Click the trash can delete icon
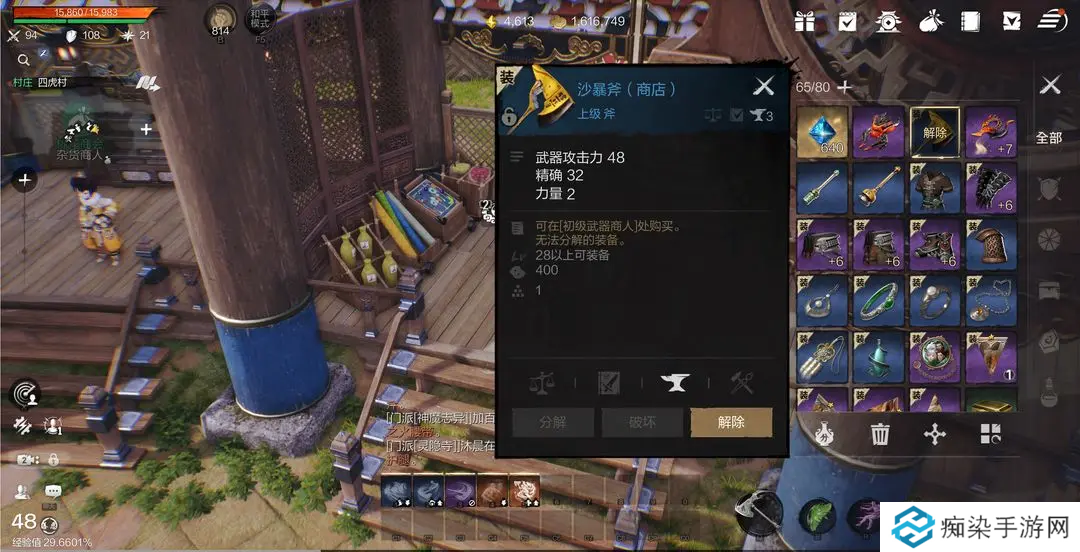The height and width of the screenshot is (552, 1080). click(x=880, y=434)
